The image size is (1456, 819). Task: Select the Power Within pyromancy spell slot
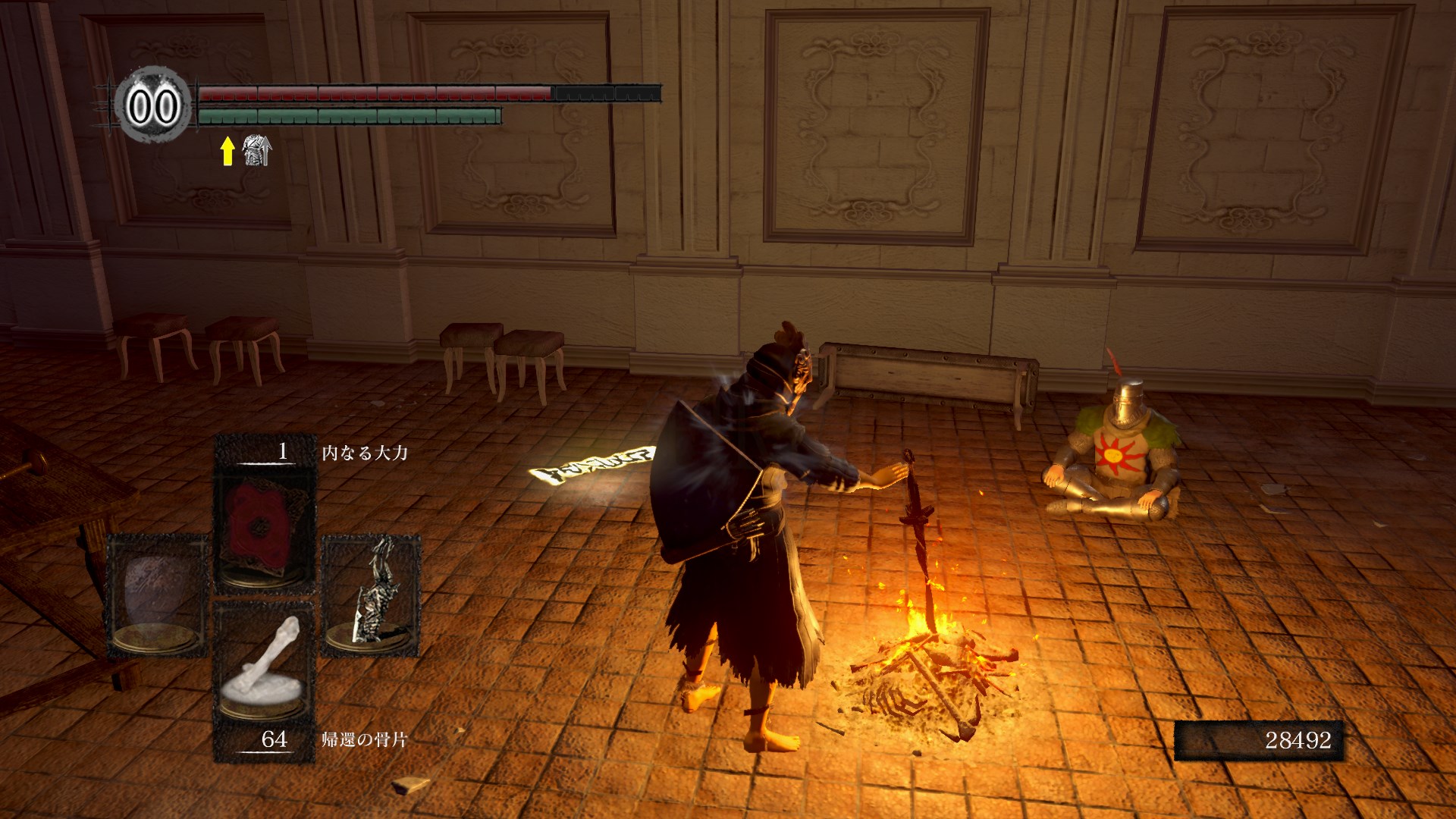[x=264, y=531]
